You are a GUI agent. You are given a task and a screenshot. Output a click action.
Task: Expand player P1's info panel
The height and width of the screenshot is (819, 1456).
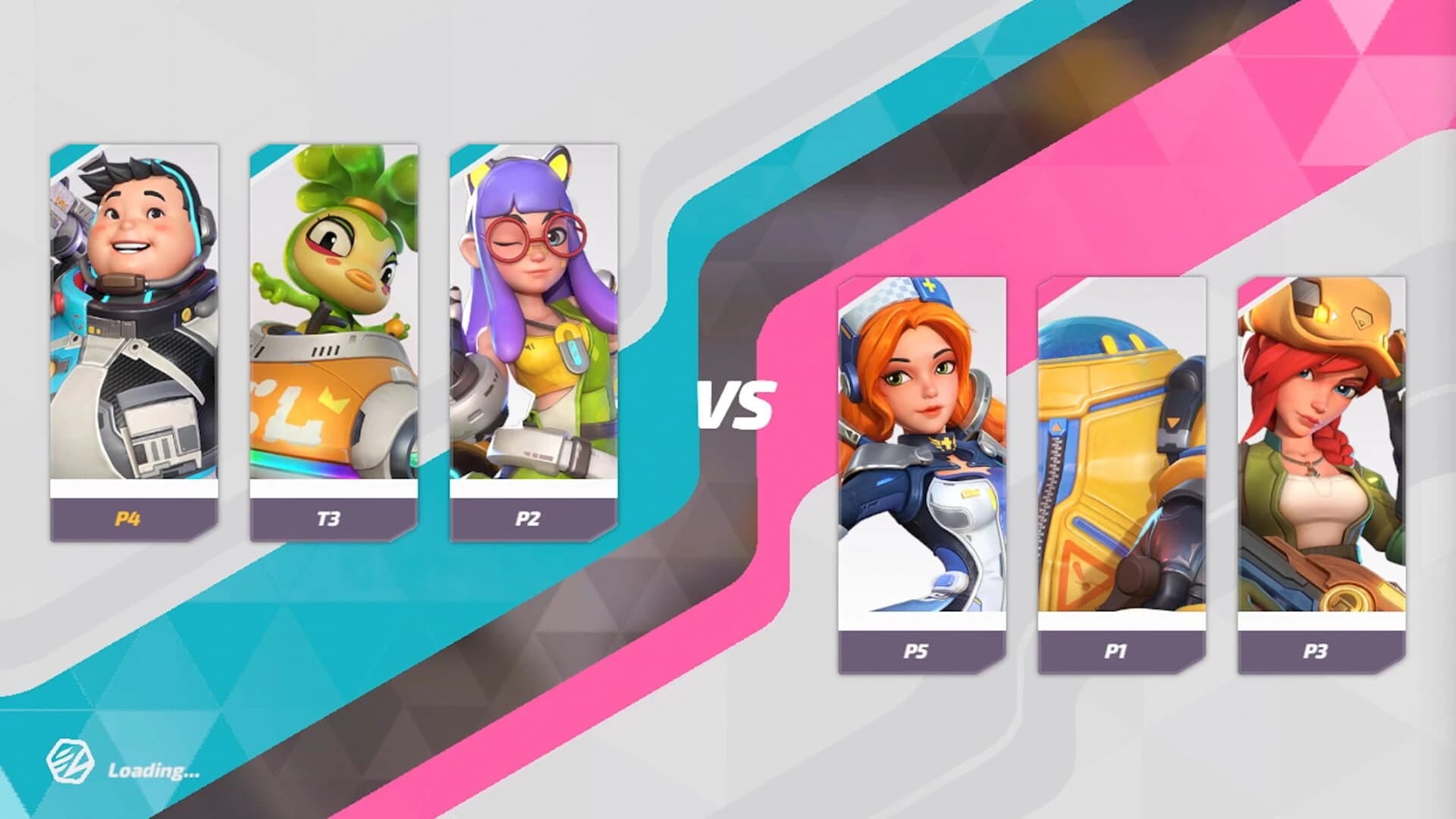tap(1115, 651)
